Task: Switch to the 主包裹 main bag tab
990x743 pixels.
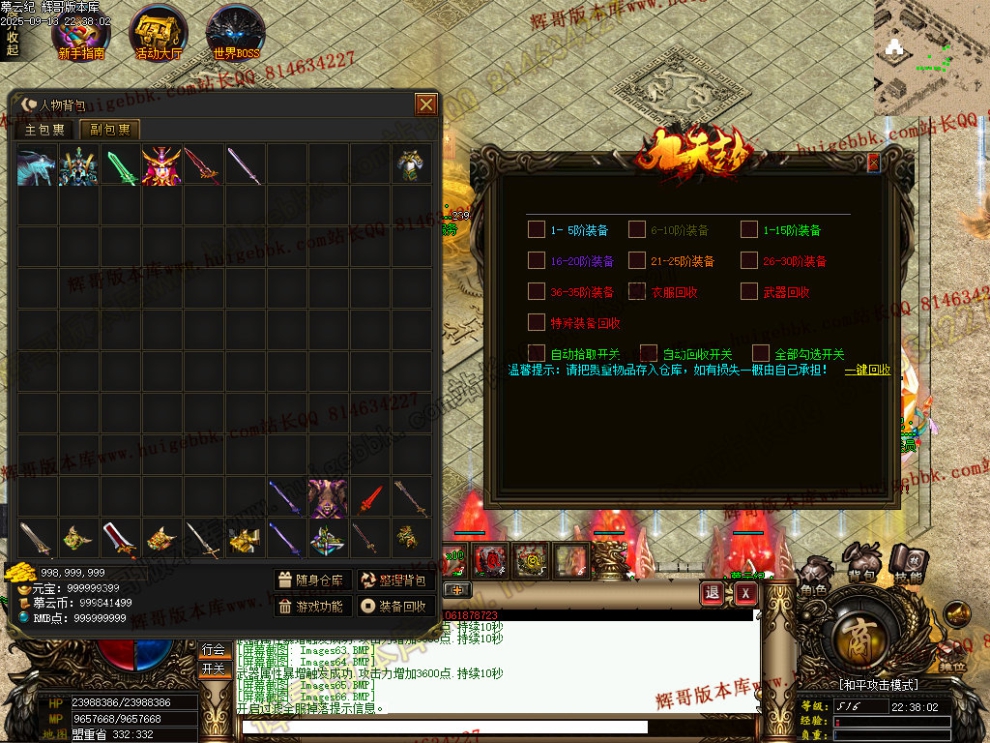Action: [x=45, y=129]
